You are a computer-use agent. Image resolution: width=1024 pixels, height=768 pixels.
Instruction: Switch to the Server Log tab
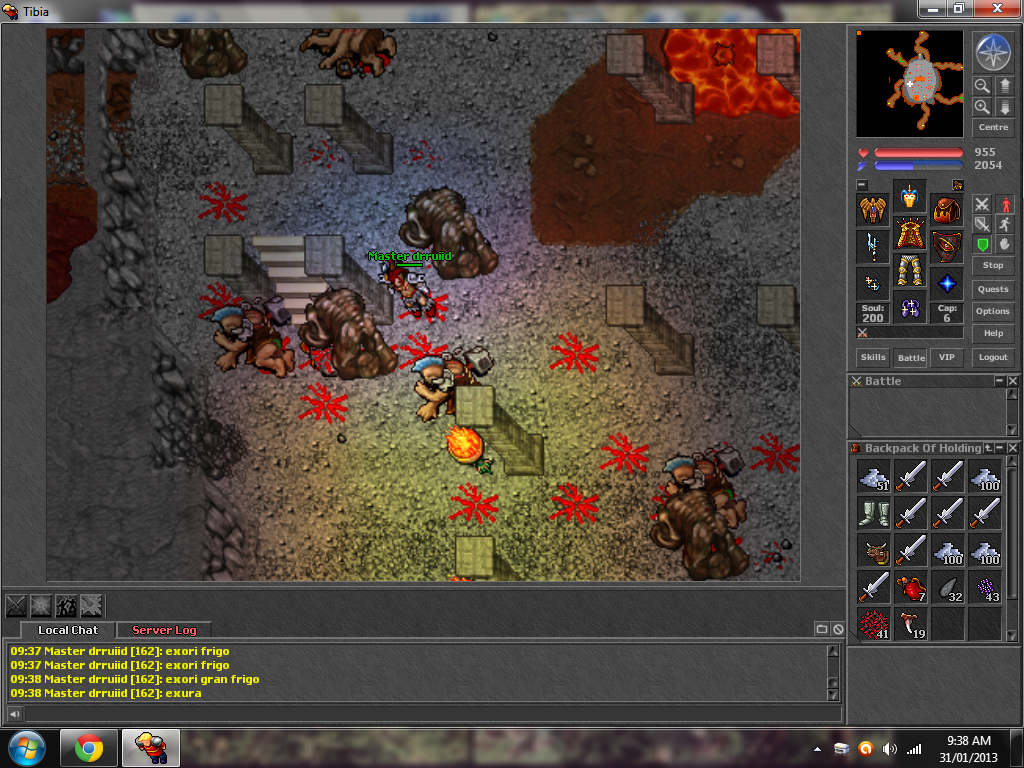164,630
